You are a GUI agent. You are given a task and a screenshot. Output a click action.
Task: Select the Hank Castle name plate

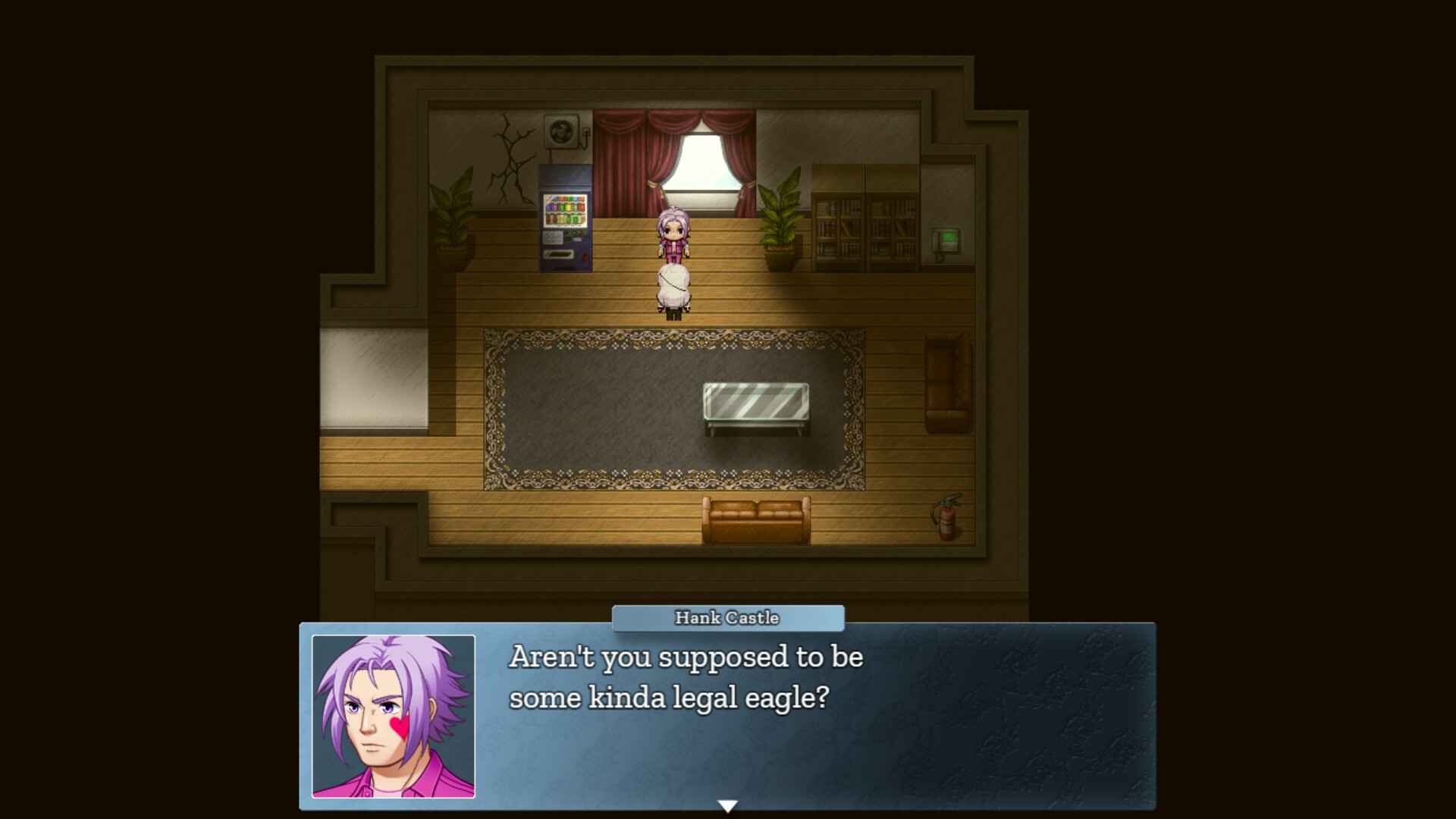pos(726,618)
